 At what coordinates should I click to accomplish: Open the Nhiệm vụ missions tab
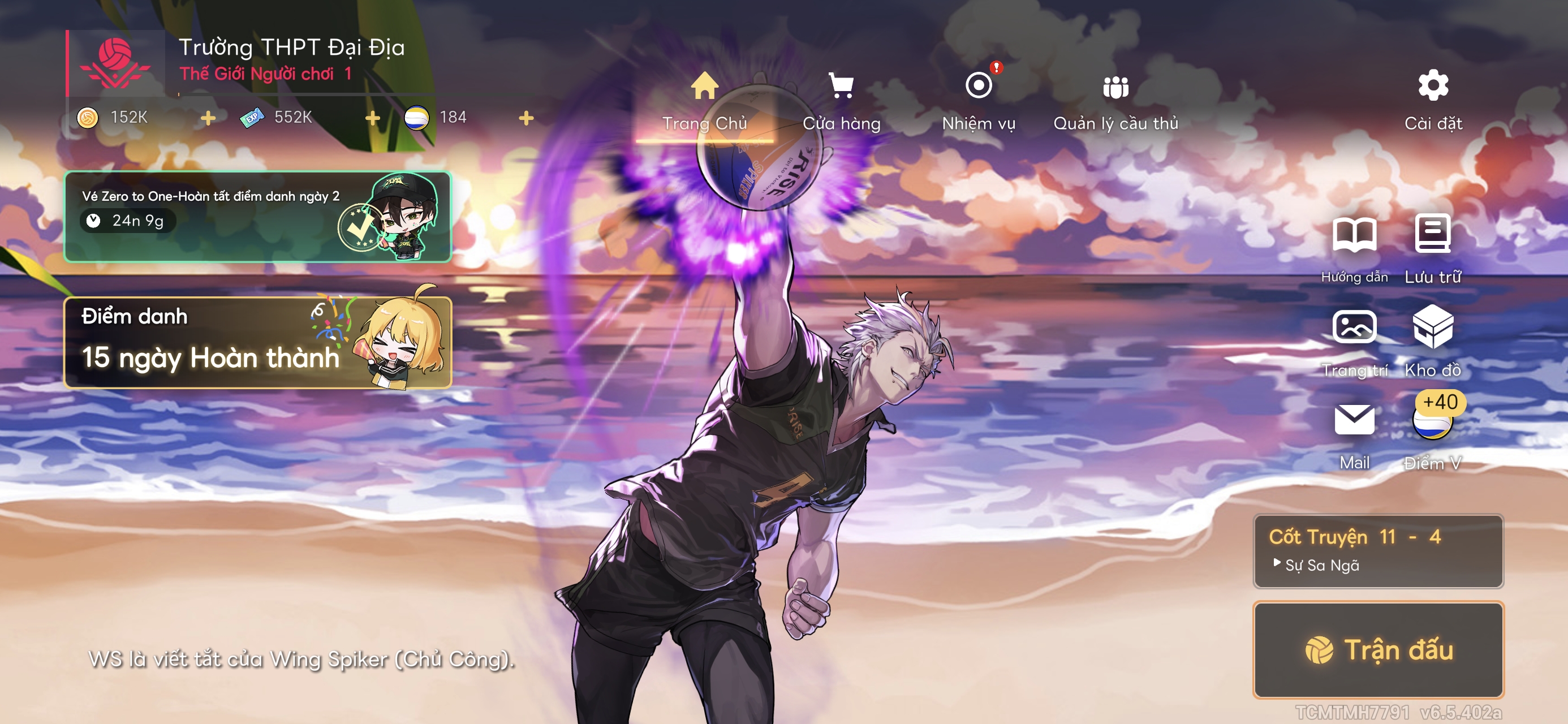[978, 101]
